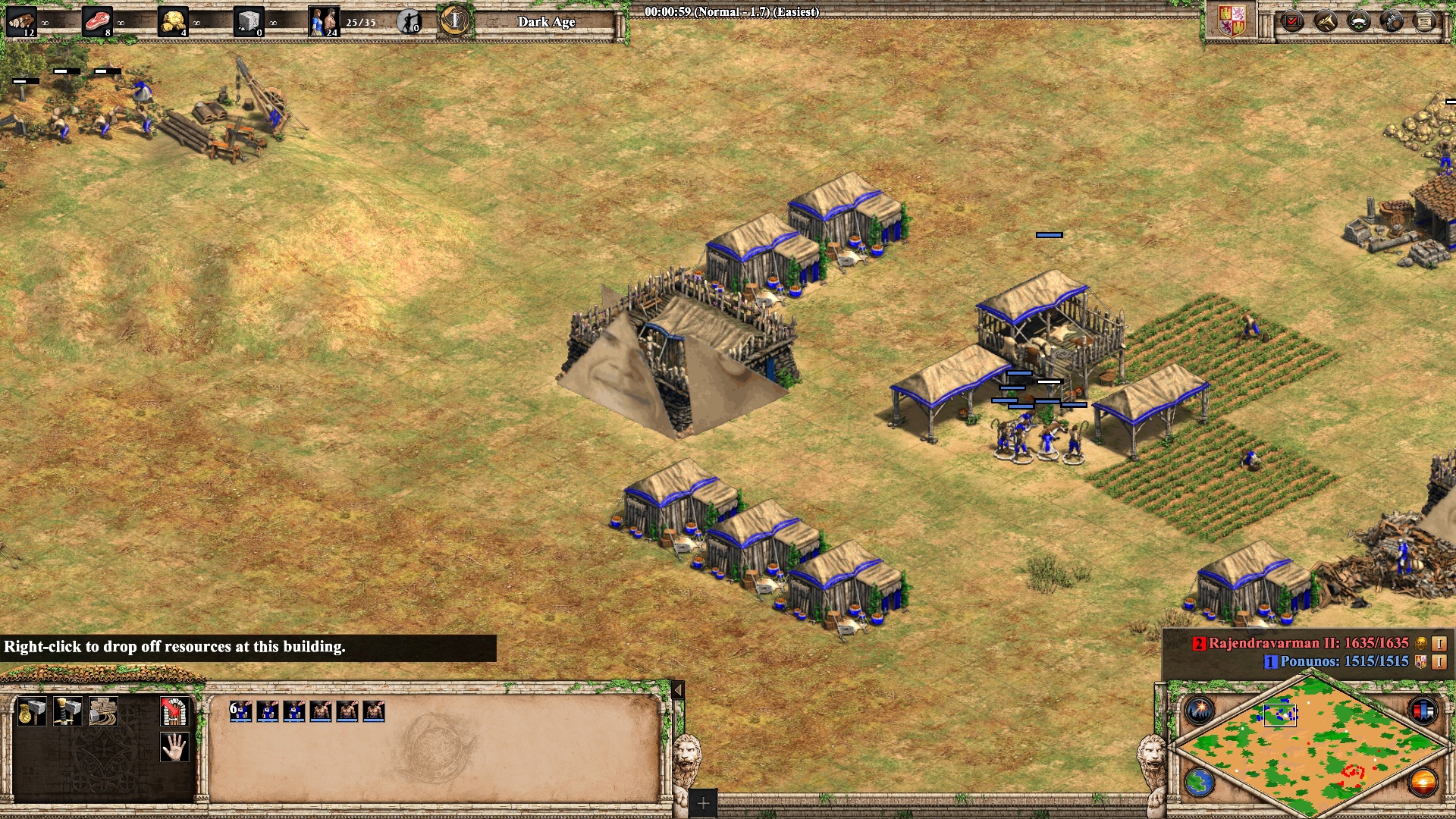
Task: Select the repair command icon
Action: 103,711
